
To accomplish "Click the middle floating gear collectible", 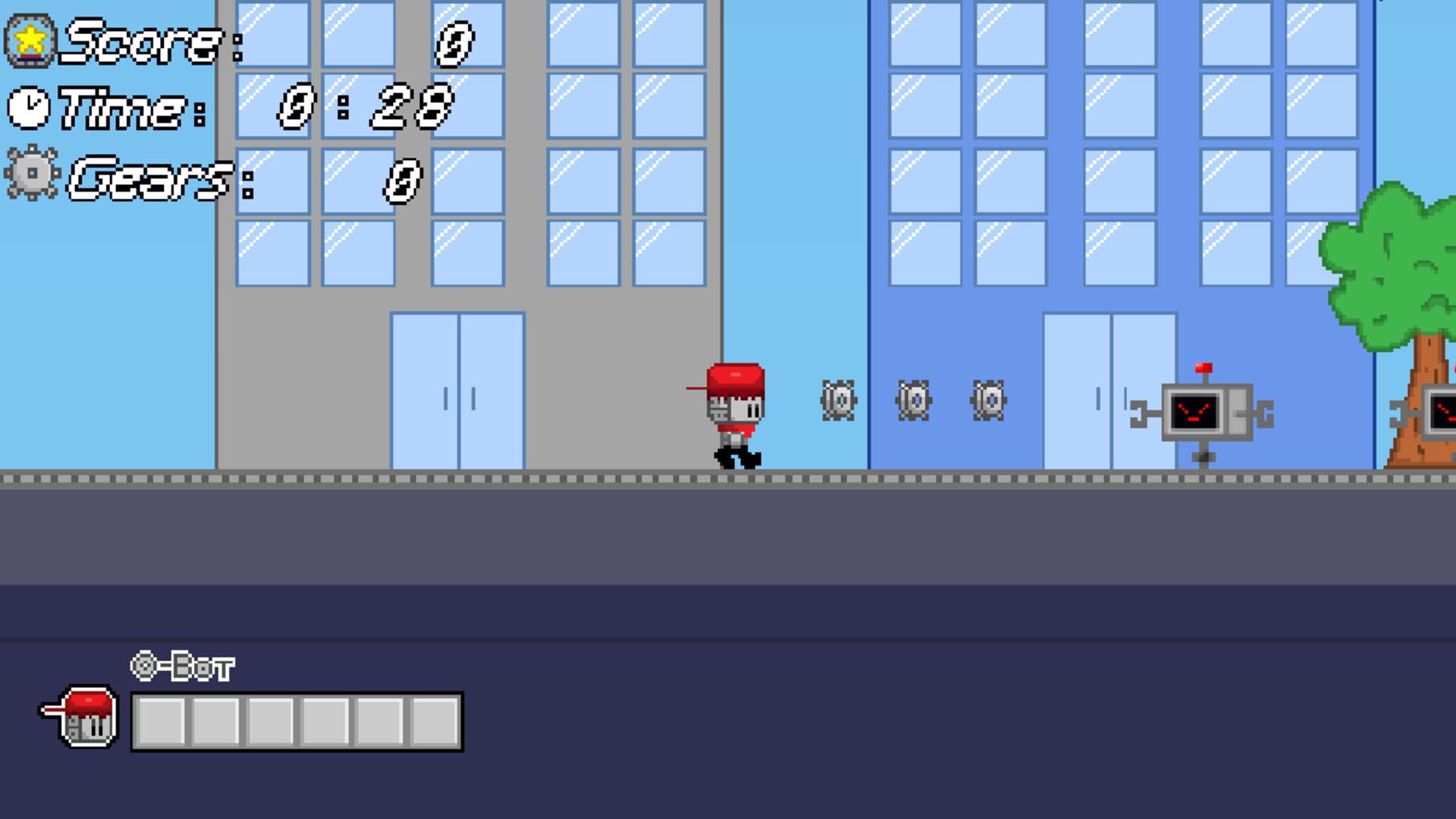I will coord(914,400).
